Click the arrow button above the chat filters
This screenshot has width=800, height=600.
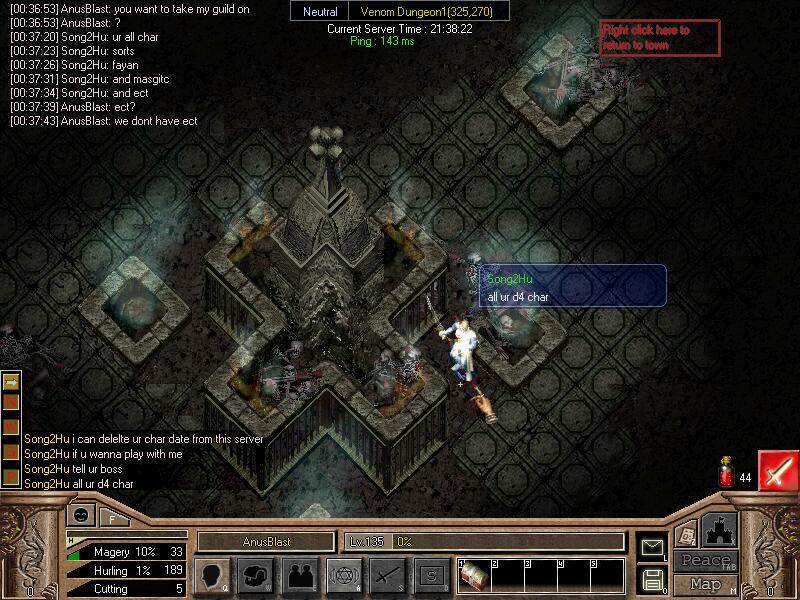12,381
